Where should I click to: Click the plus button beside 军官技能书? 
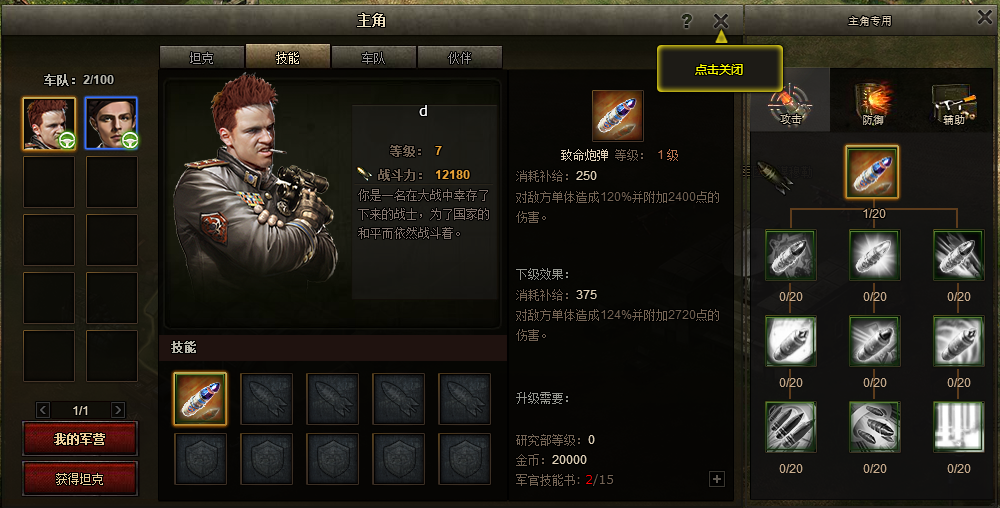click(x=716, y=479)
